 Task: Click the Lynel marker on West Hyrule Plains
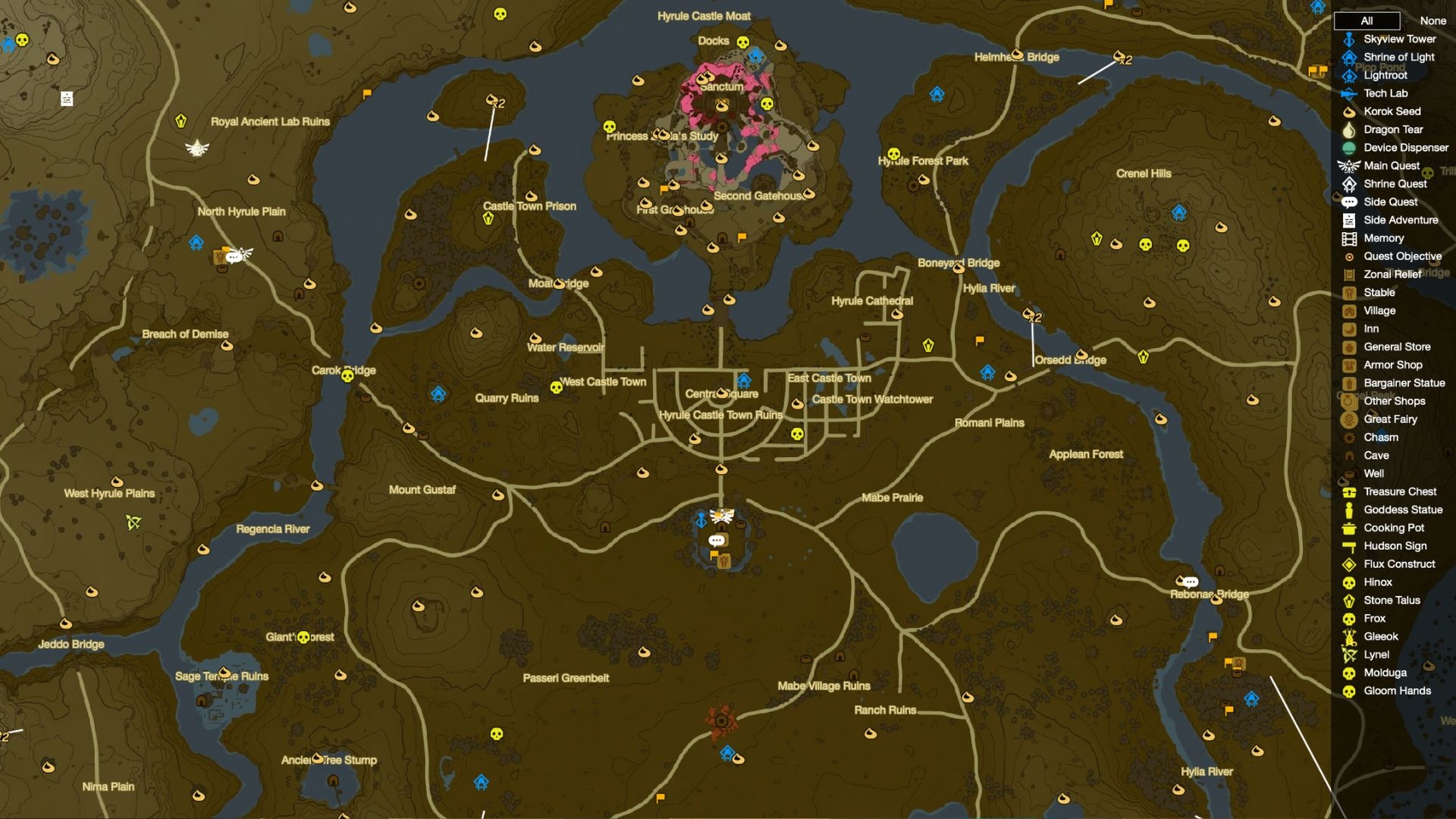[x=134, y=522]
